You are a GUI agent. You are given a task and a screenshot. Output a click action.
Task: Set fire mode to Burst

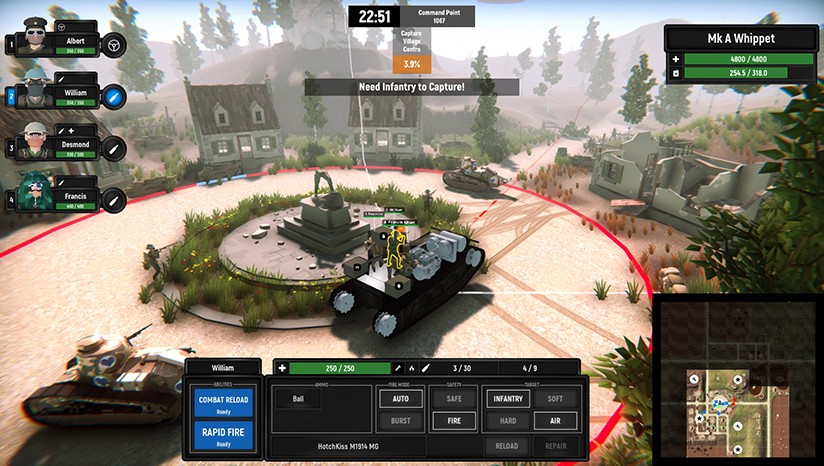399,421
